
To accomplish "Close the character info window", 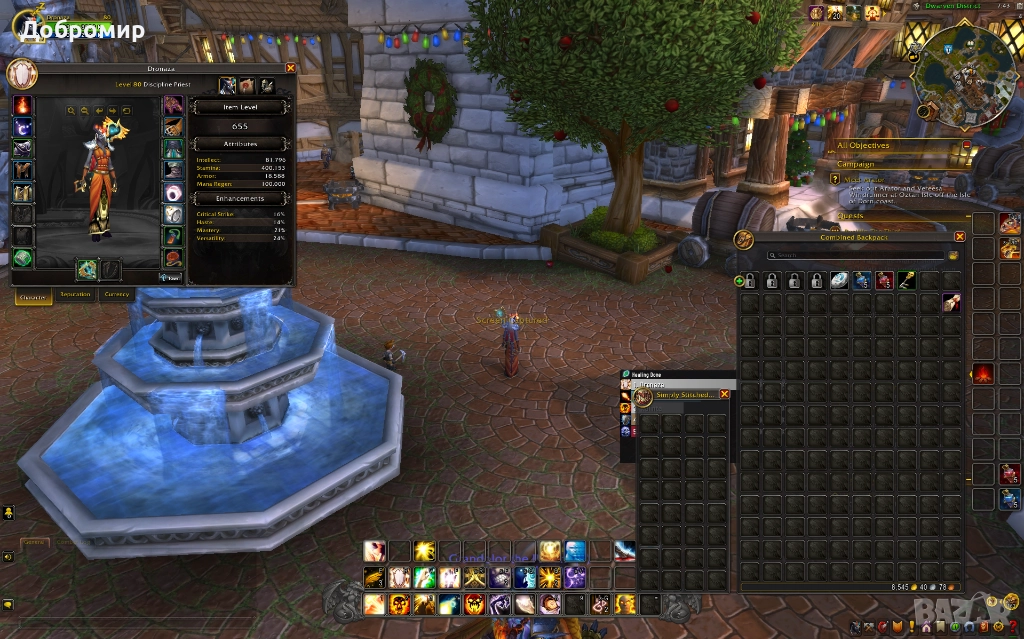I will click(x=291, y=68).
